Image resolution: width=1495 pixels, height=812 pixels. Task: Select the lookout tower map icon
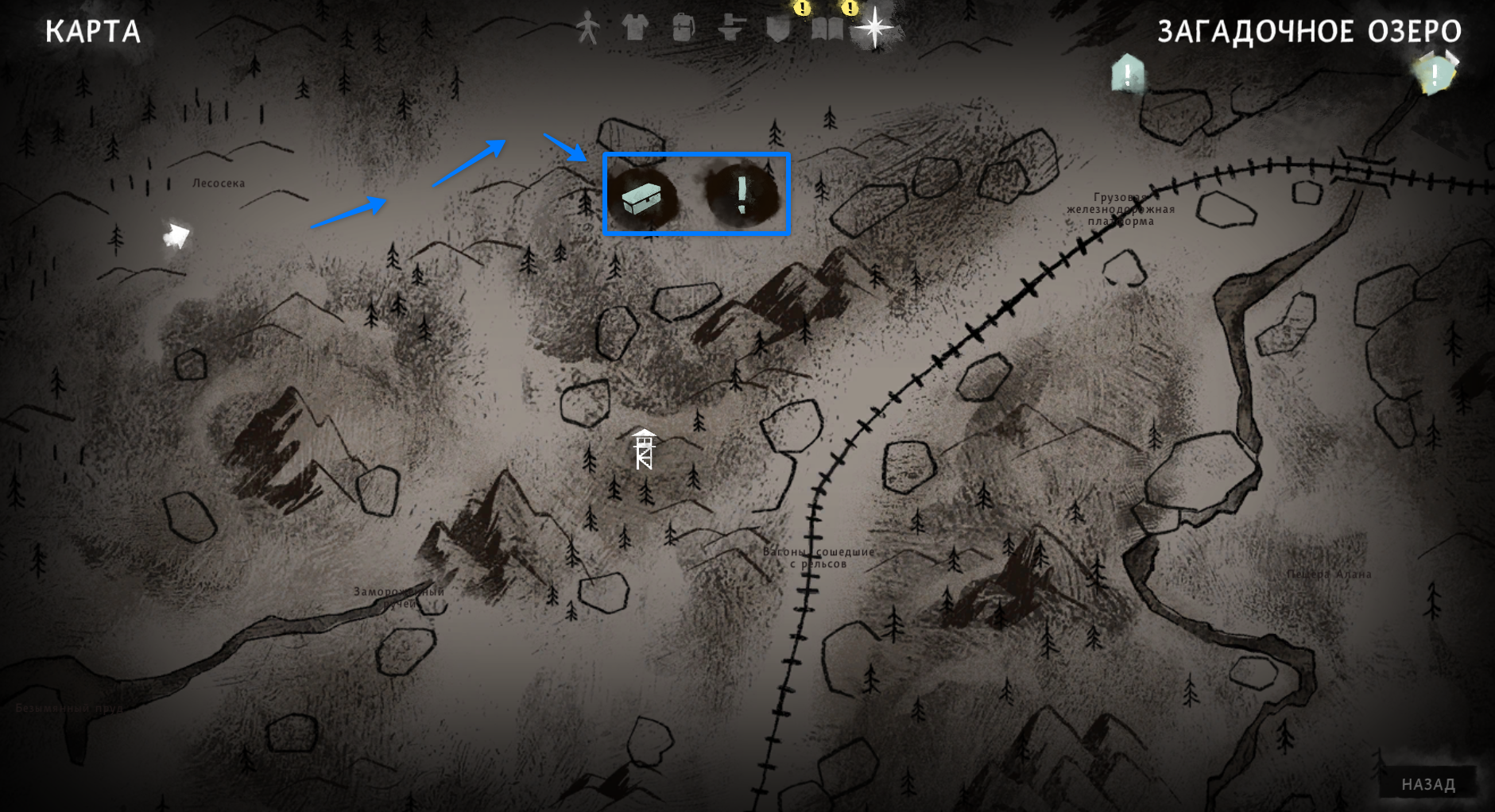644,449
